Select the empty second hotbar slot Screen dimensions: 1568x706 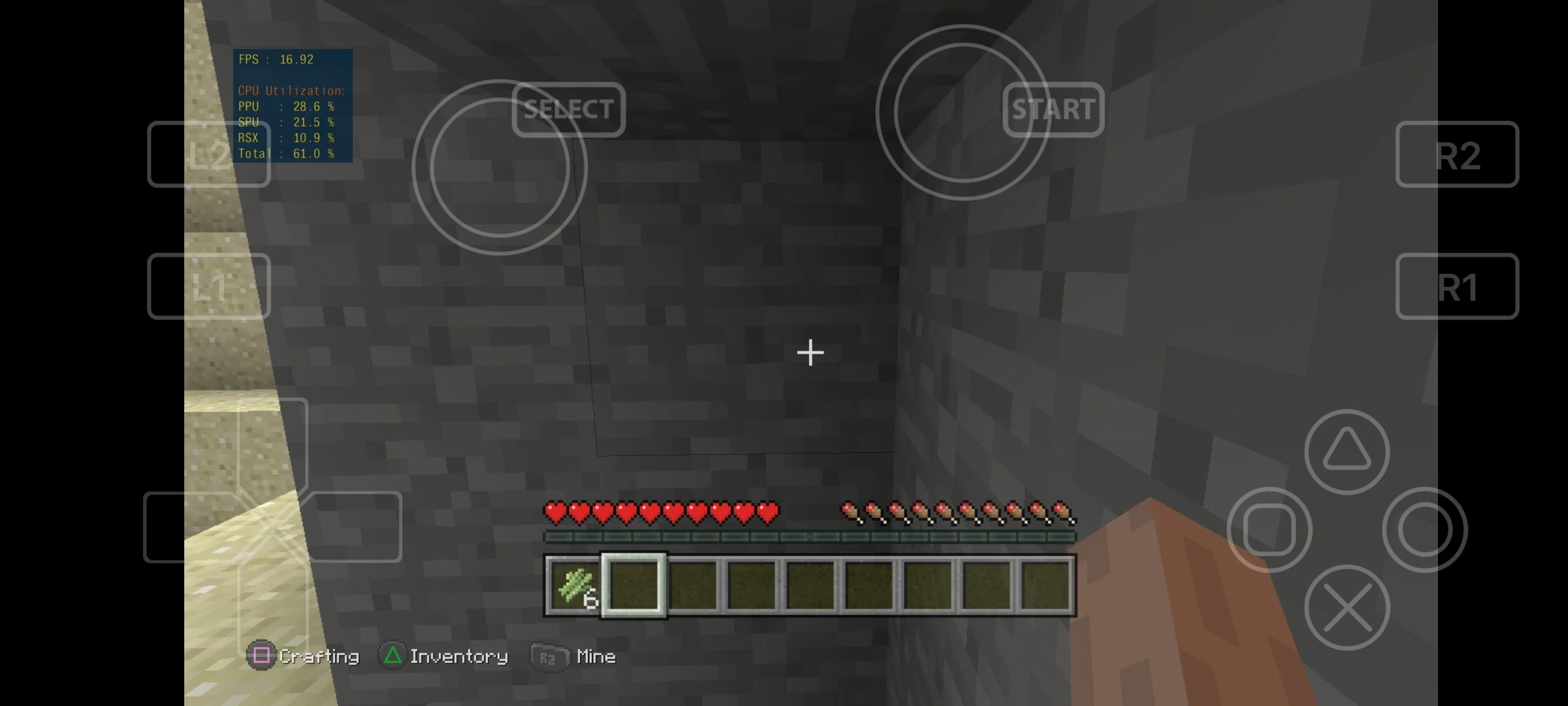click(x=632, y=585)
